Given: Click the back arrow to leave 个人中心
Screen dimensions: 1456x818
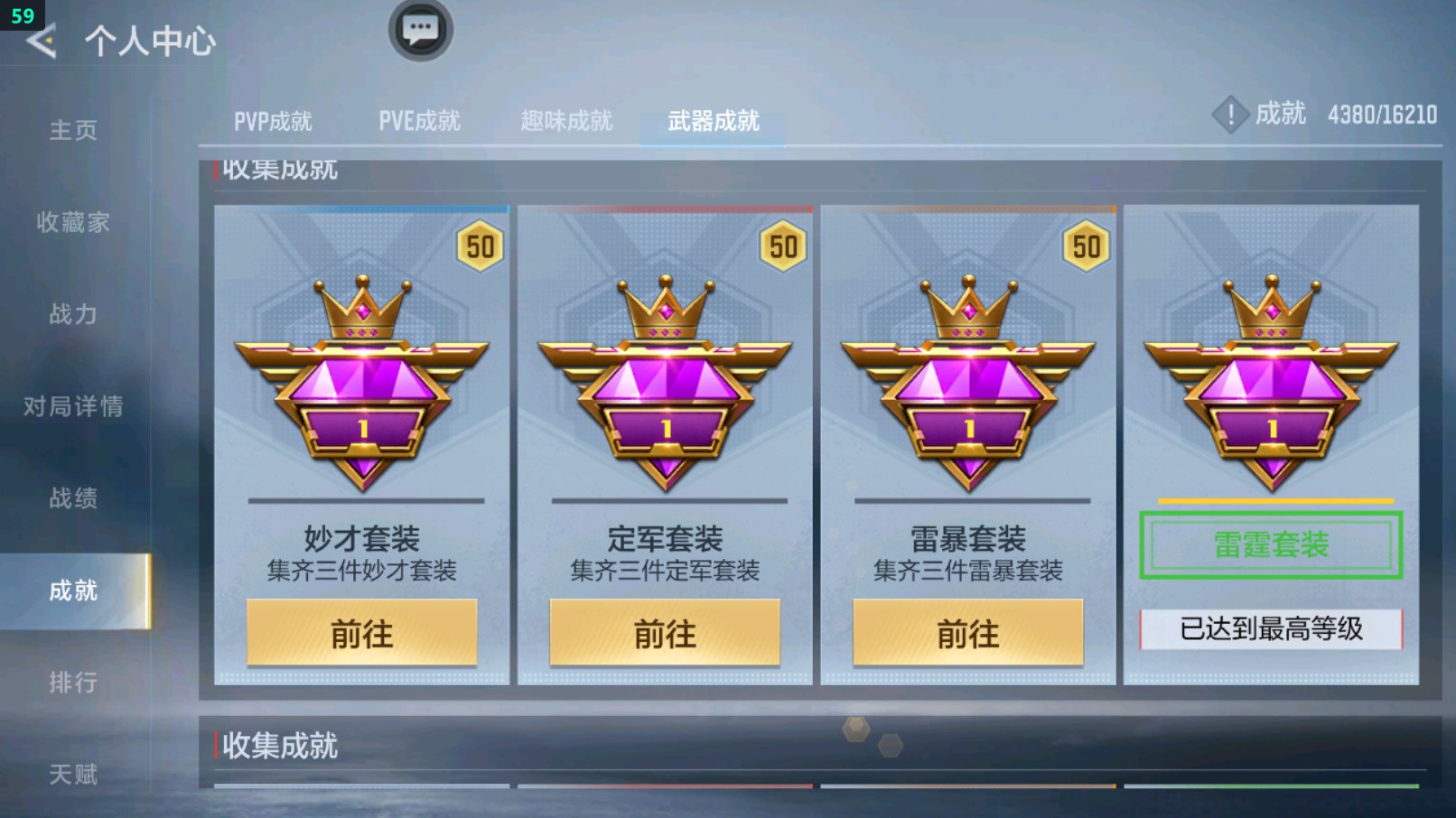Looking at the screenshot, I should (42, 41).
